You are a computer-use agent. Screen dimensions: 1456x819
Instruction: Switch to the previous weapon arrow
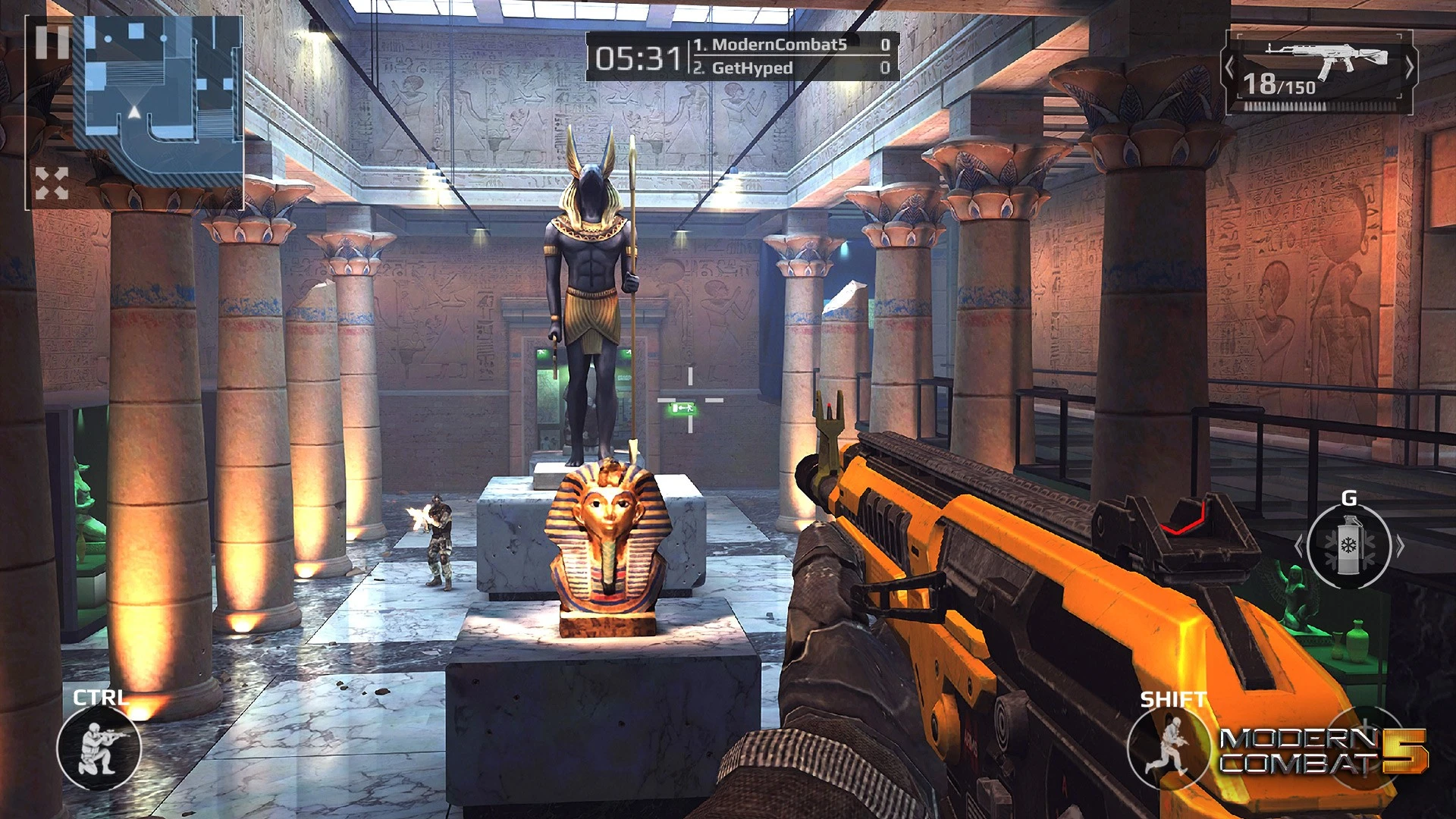[x=1230, y=69]
